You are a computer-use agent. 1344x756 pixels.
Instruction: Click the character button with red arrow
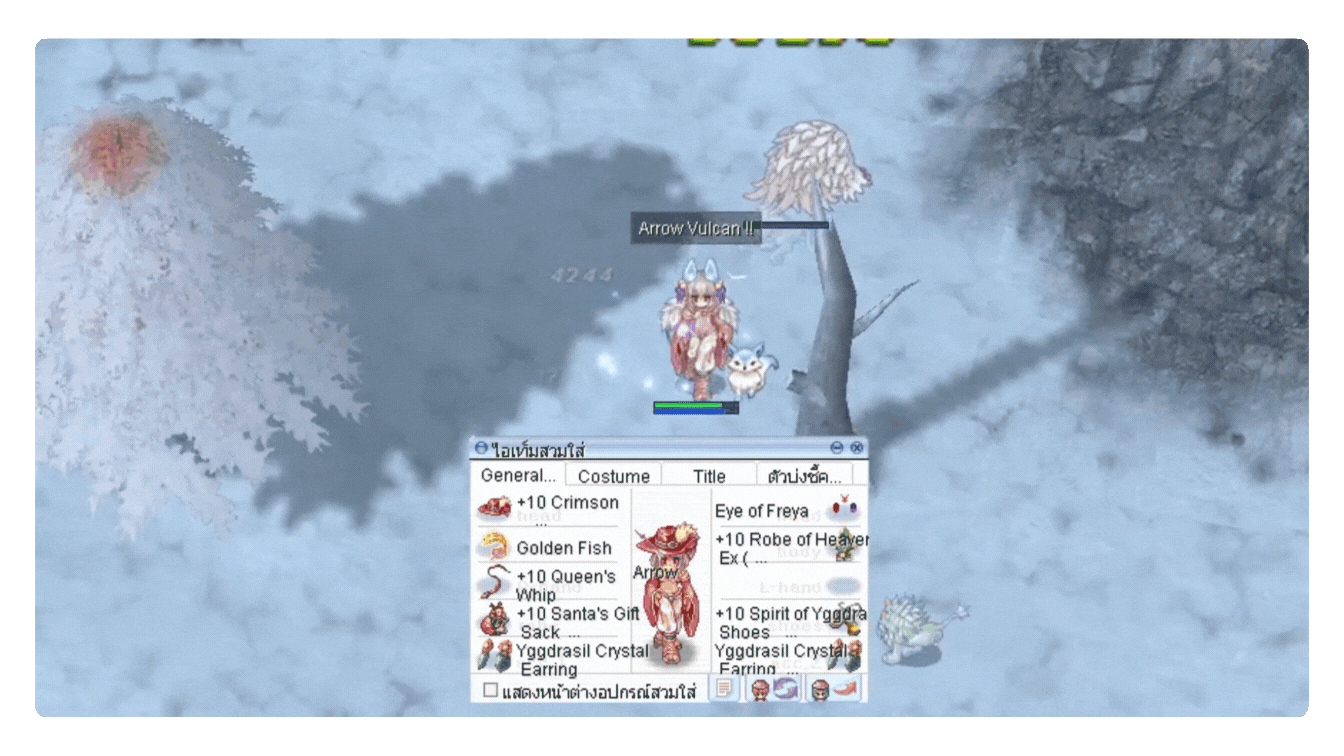tap(834, 689)
